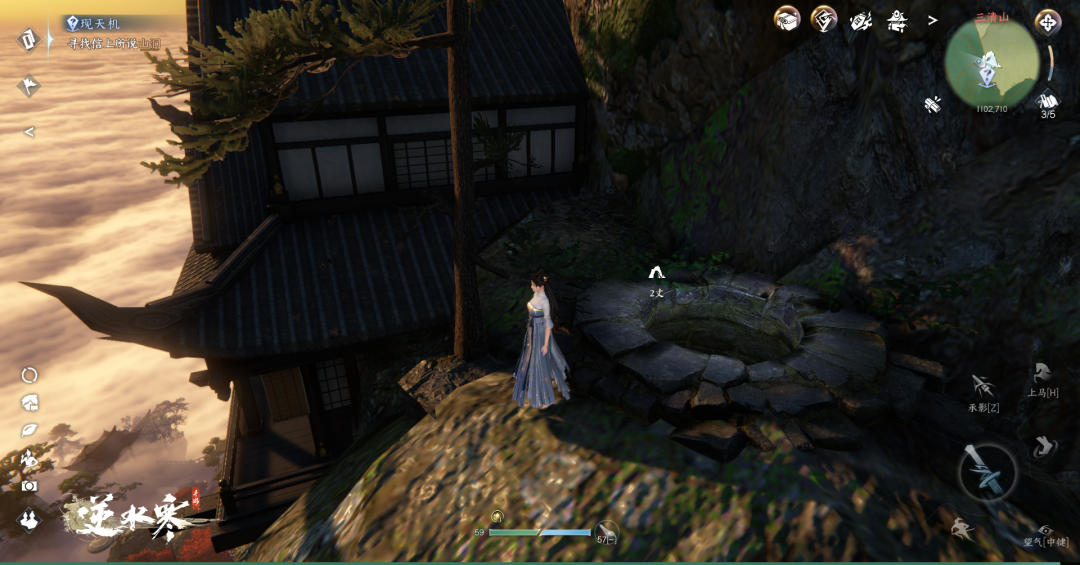Open the 三清山 minimap
Screen dimensions: 1080x565
click(x=992, y=63)
